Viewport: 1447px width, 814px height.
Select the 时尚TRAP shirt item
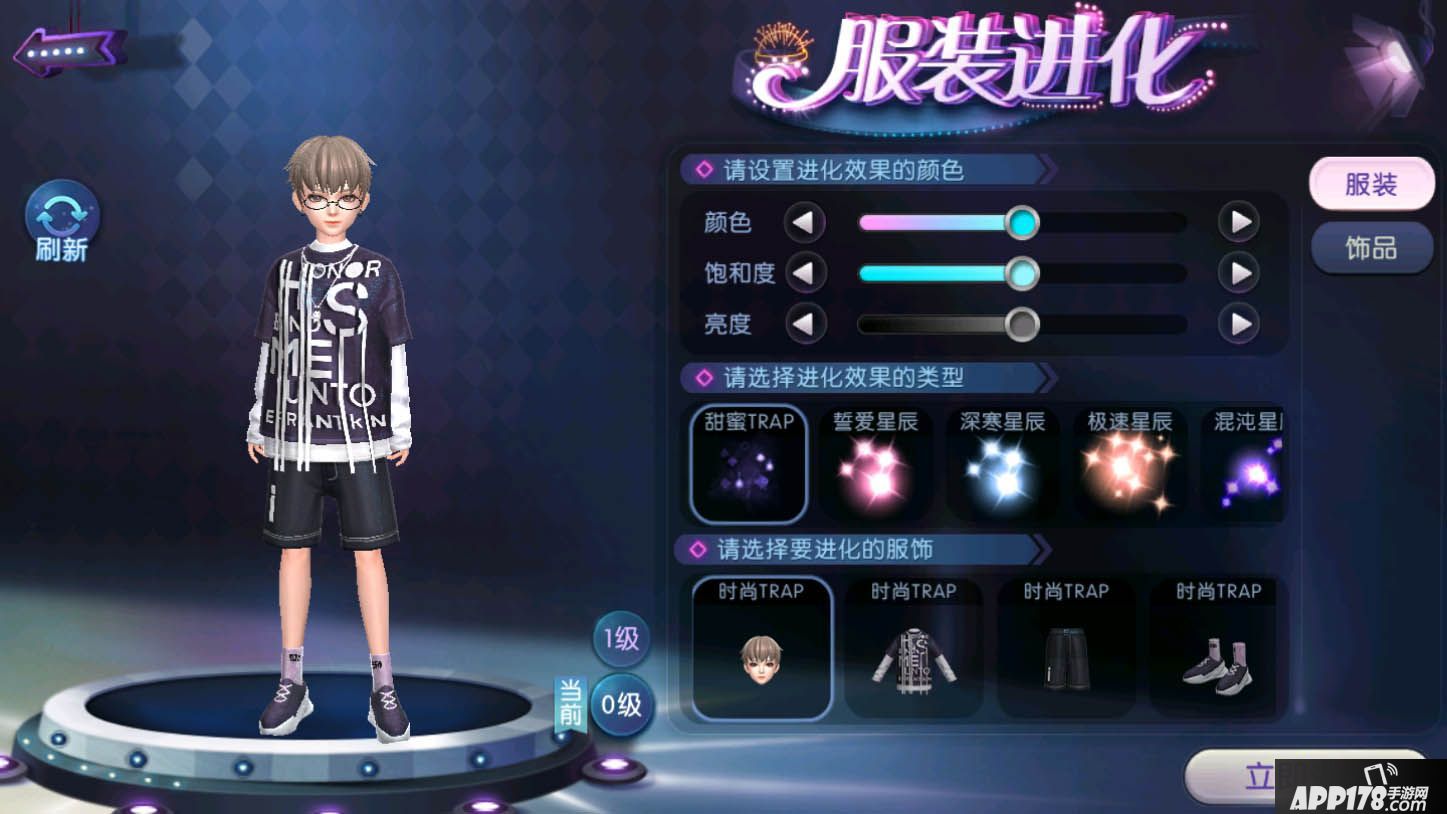point(913,648)
